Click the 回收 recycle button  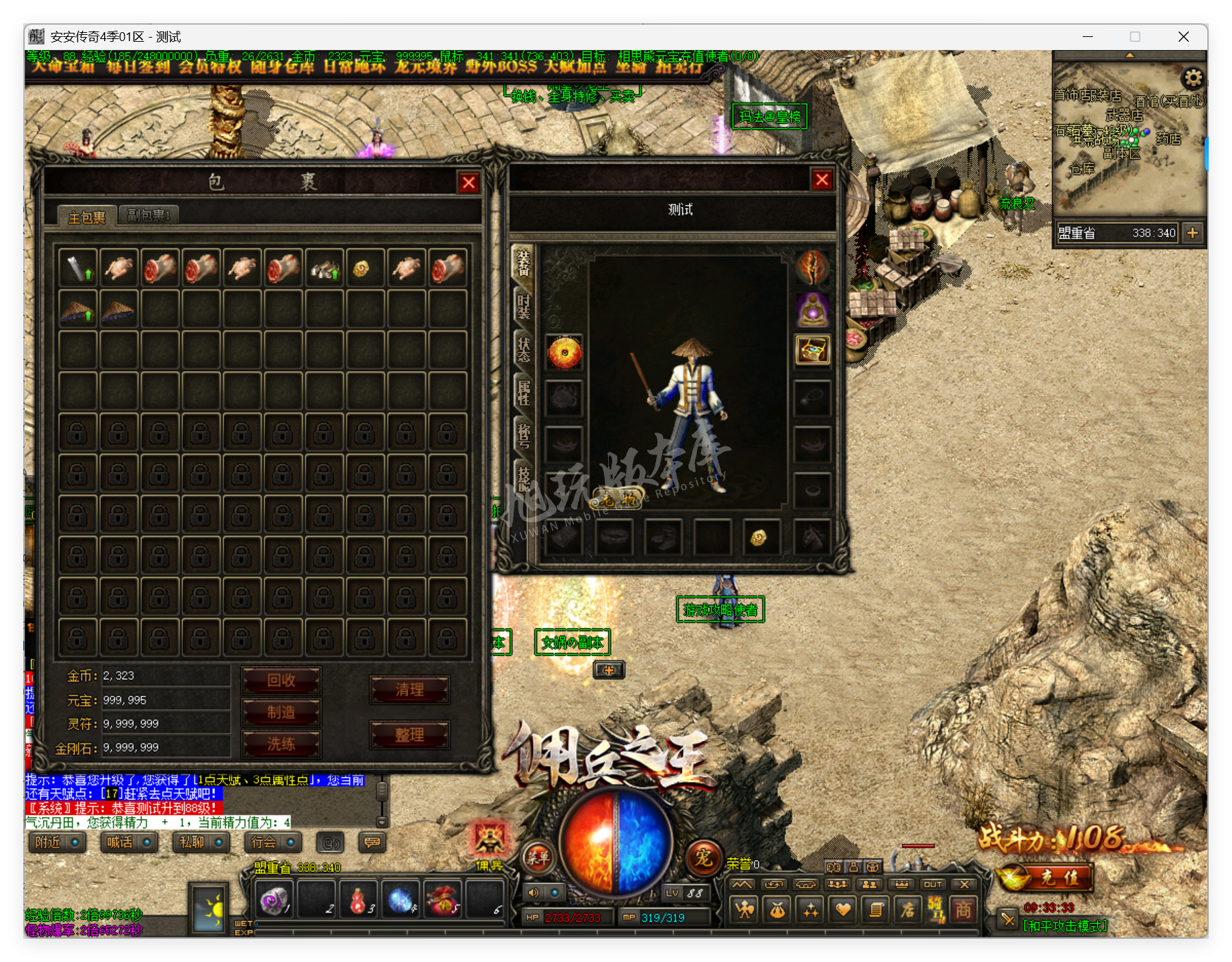(x=281, y=681)
